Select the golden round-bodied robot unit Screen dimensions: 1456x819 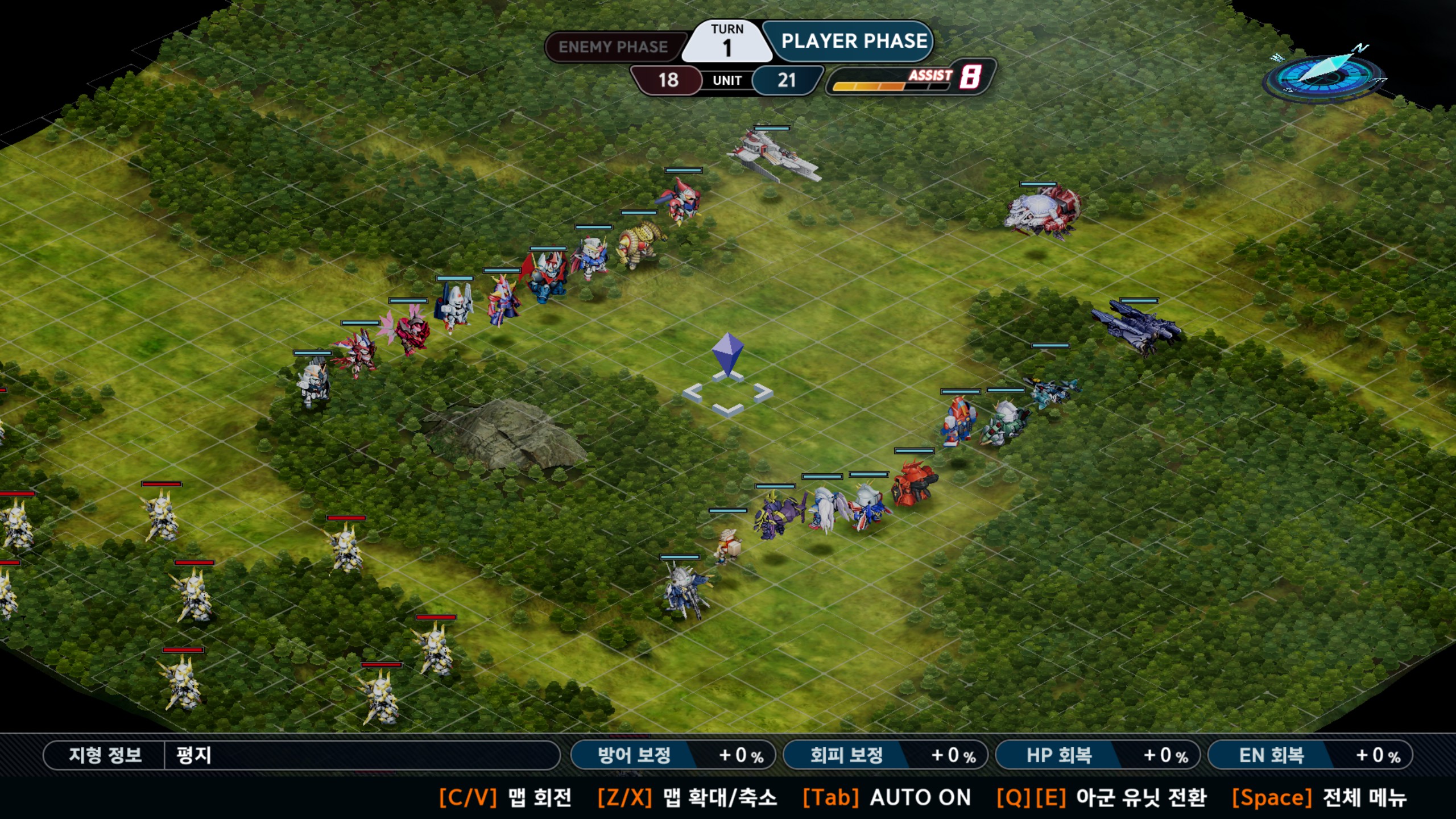point(640,243)
